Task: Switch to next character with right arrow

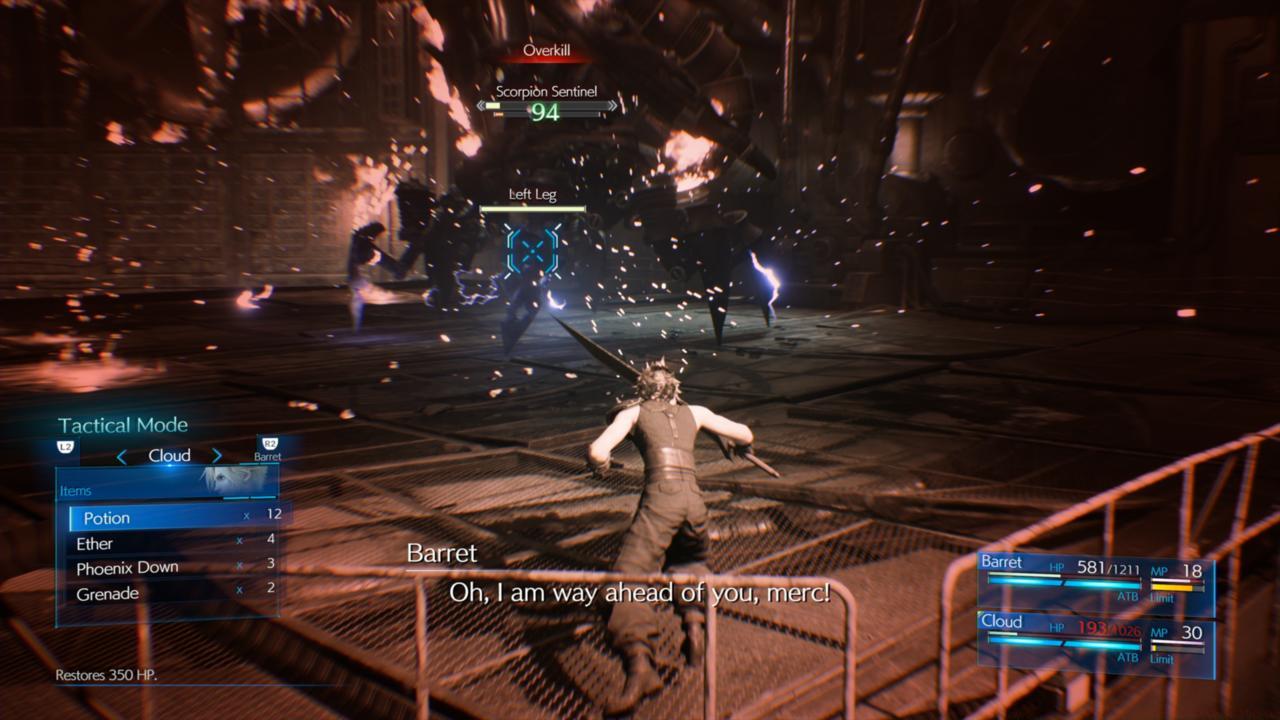Action: tap(216, 456)
